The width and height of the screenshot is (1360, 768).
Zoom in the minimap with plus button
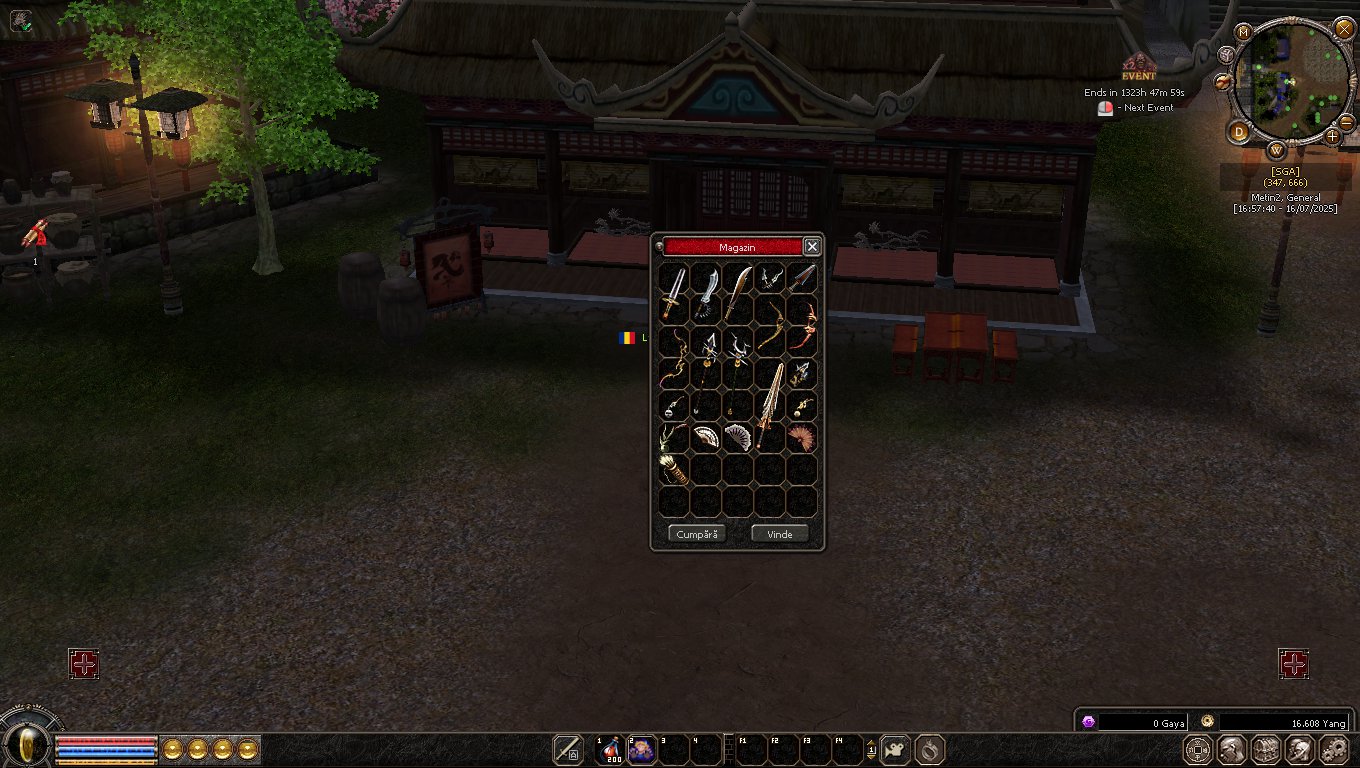pos(1332,136)
